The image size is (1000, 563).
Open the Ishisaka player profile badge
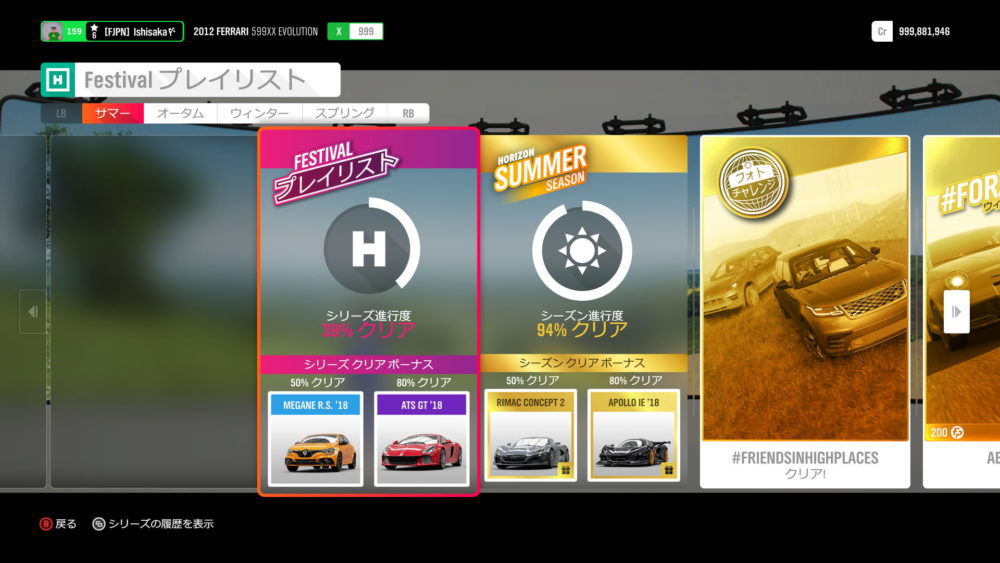click(x=112, y=31)
